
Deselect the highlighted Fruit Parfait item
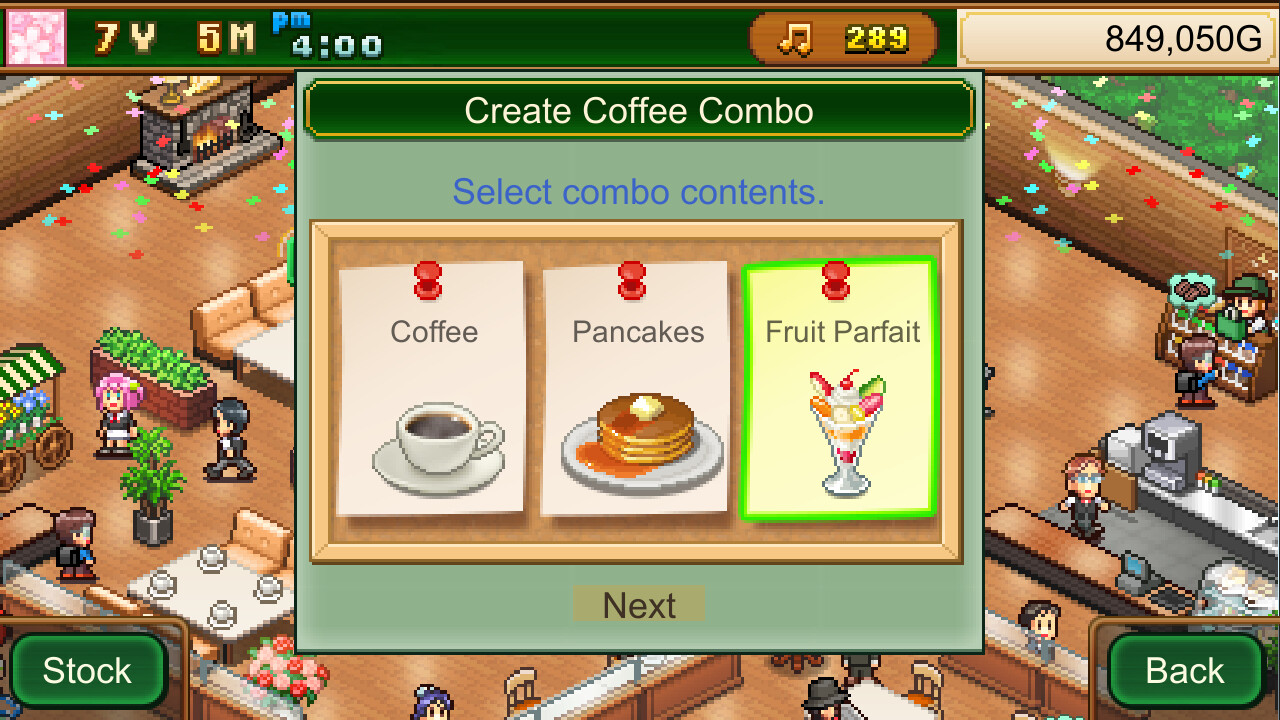pos(843,390)
